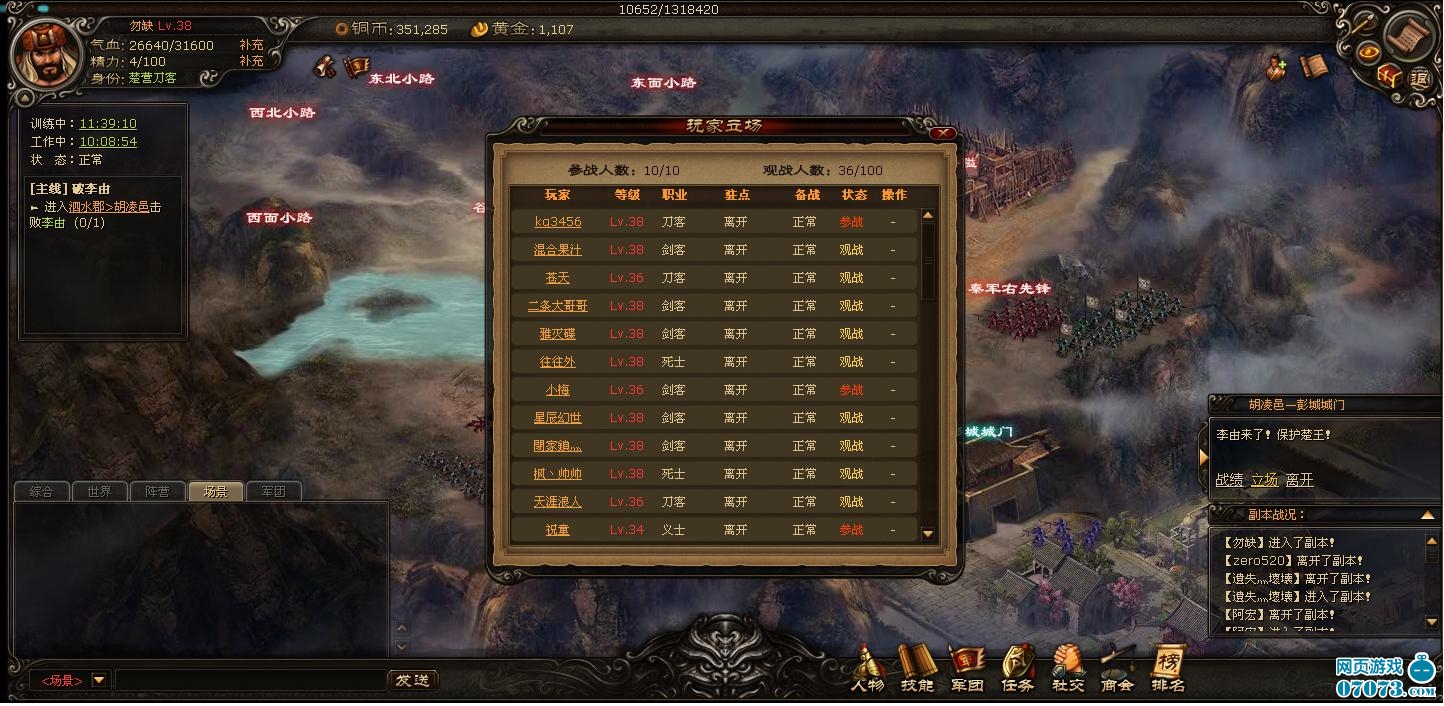Open the 排名 ranking menu

click(x=1167, y=670)
